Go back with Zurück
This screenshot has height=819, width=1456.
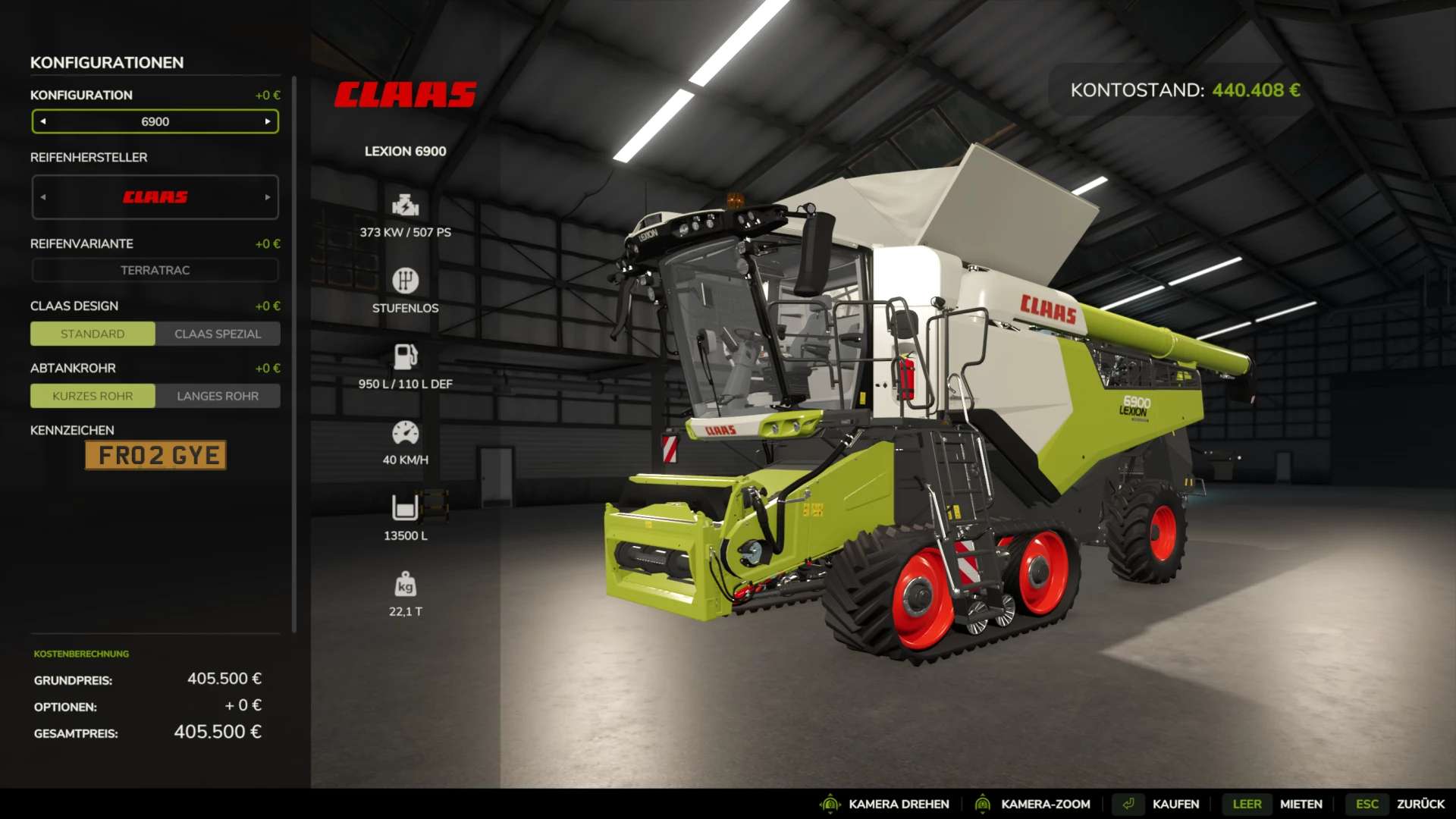tap(1420, 804)
